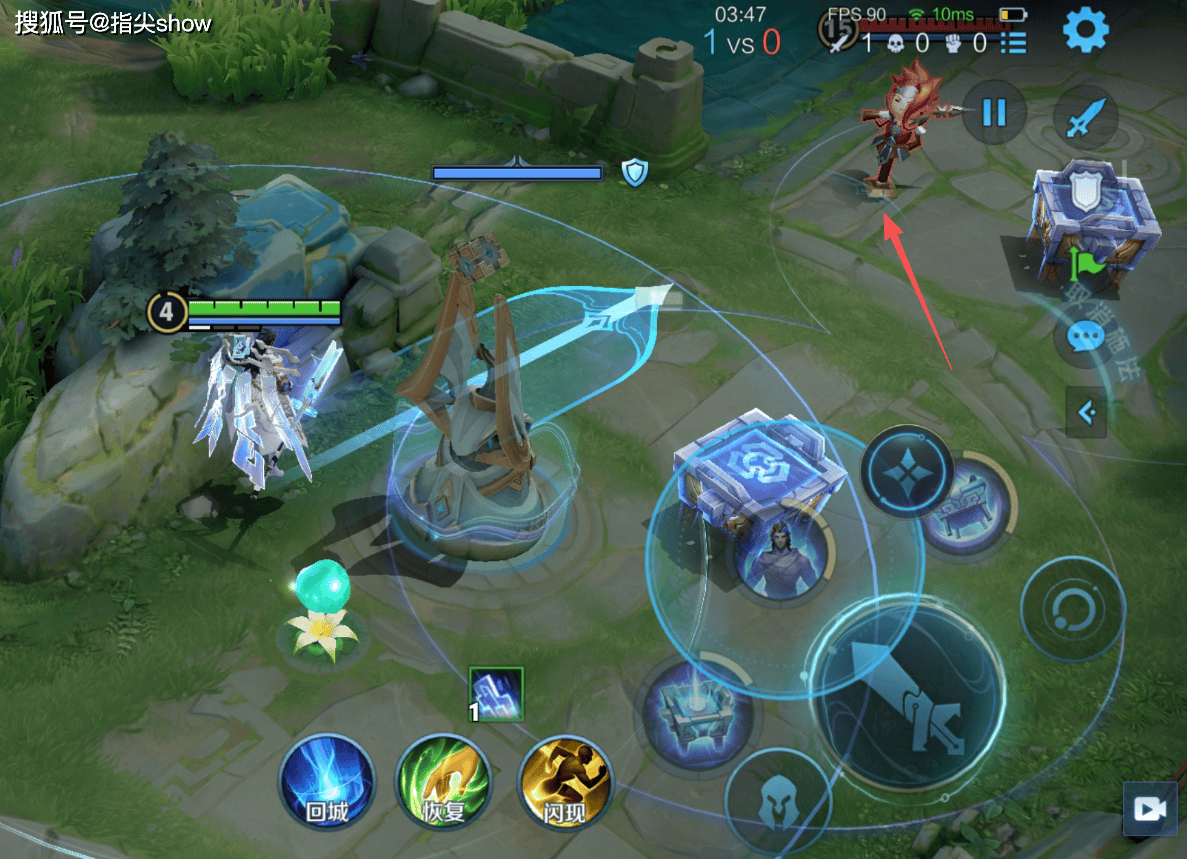The width and height of the screenshot is (1187, 859).
Task: Start recording with the video camera button
Action: pos(1150,808)
